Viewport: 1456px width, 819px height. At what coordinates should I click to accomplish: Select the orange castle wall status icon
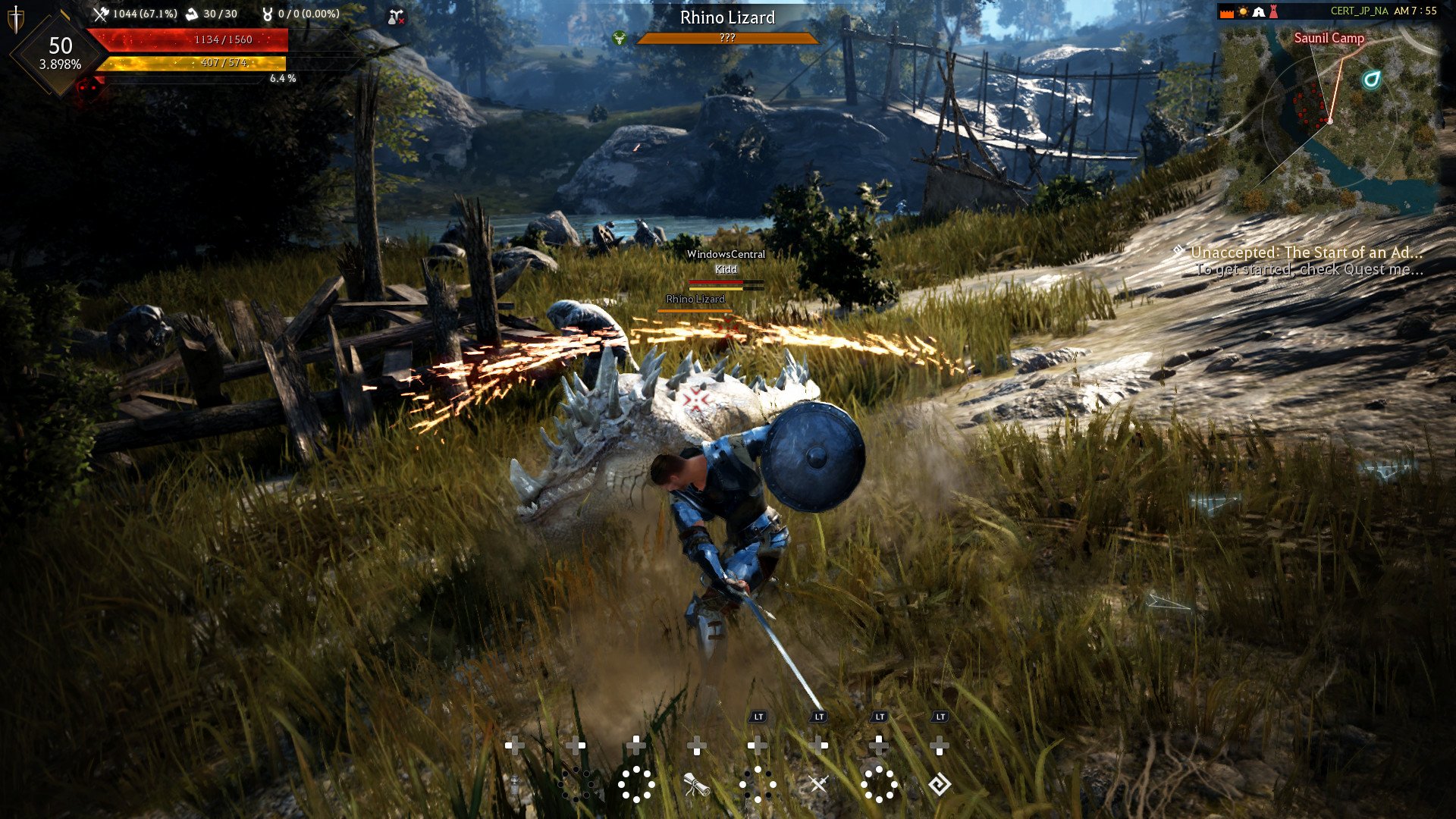coord(1226,12)
